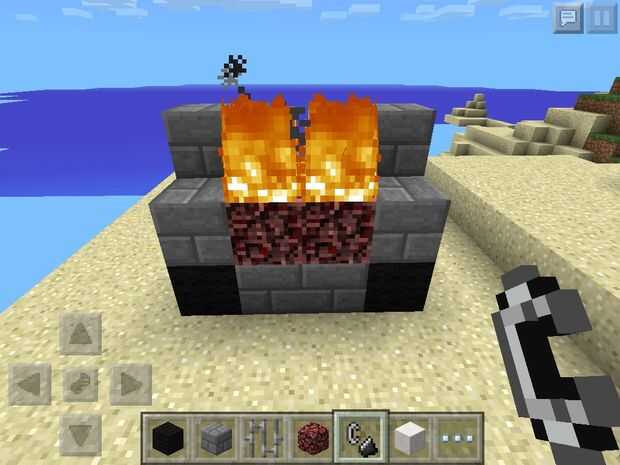Open the chat with the speech bubble button
This screenshot has height=465, width=620.
click(567, 18)
